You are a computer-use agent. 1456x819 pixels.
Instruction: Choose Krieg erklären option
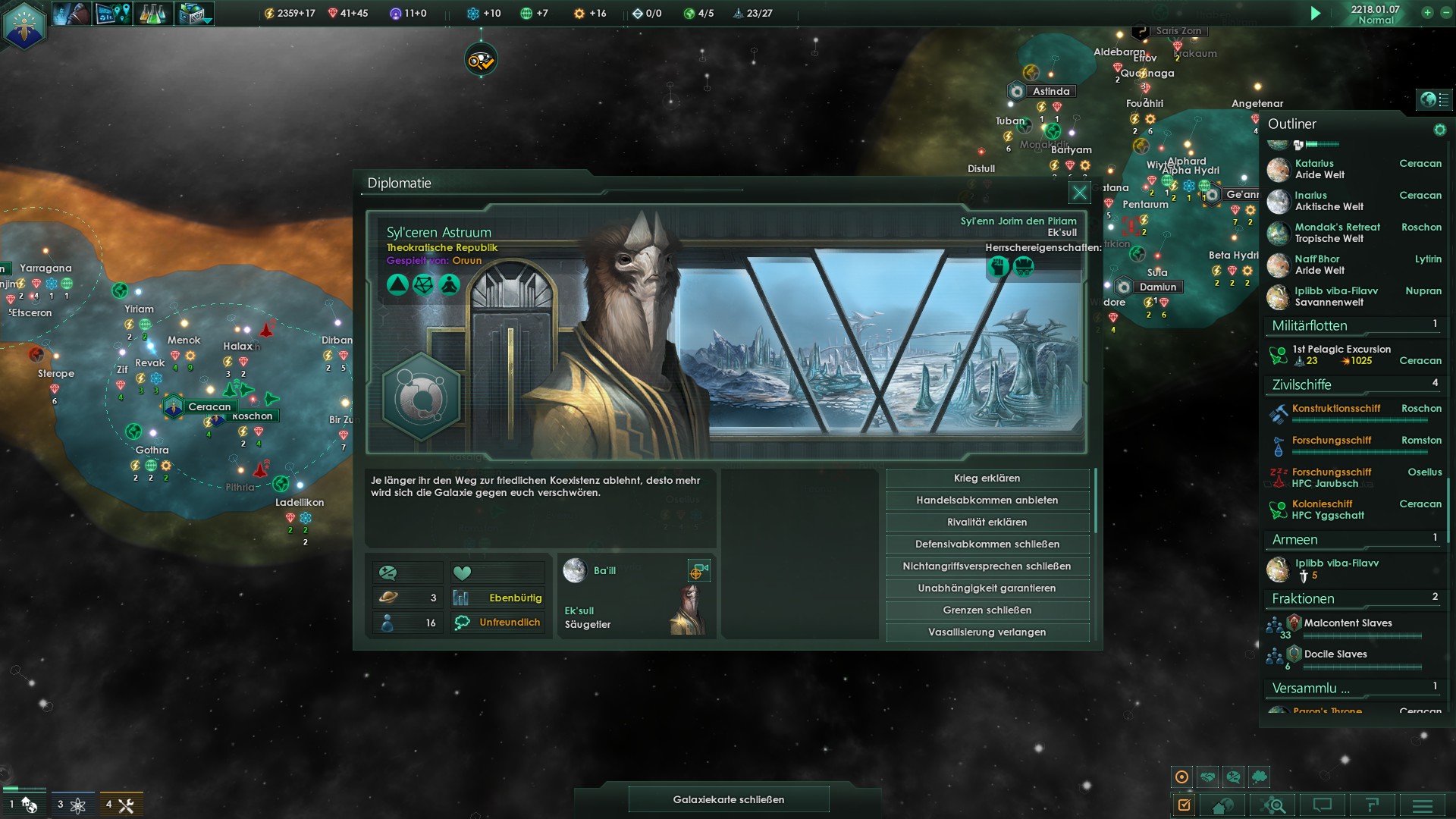[987, 479]
